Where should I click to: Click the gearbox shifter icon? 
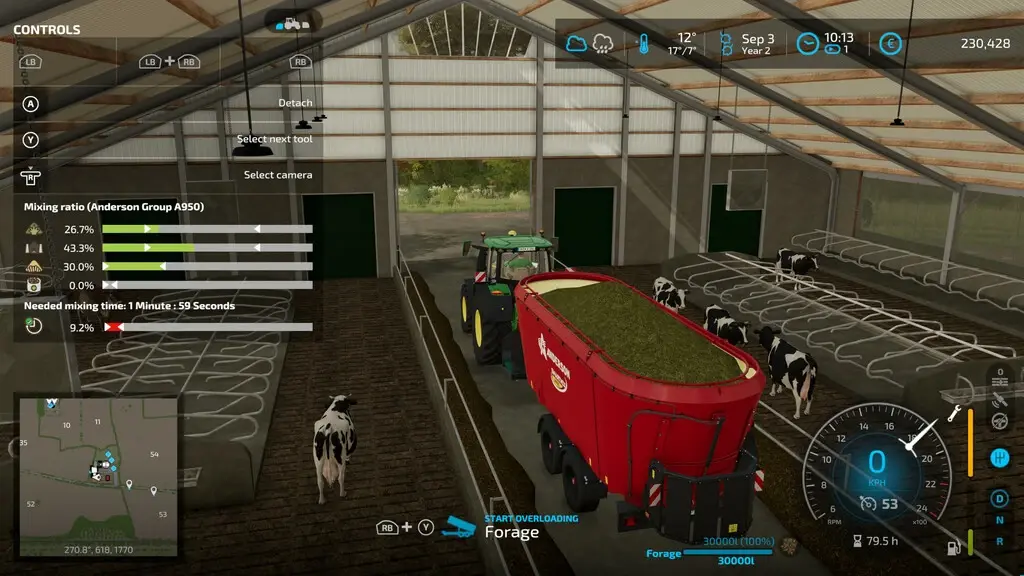tap(998, 457)
